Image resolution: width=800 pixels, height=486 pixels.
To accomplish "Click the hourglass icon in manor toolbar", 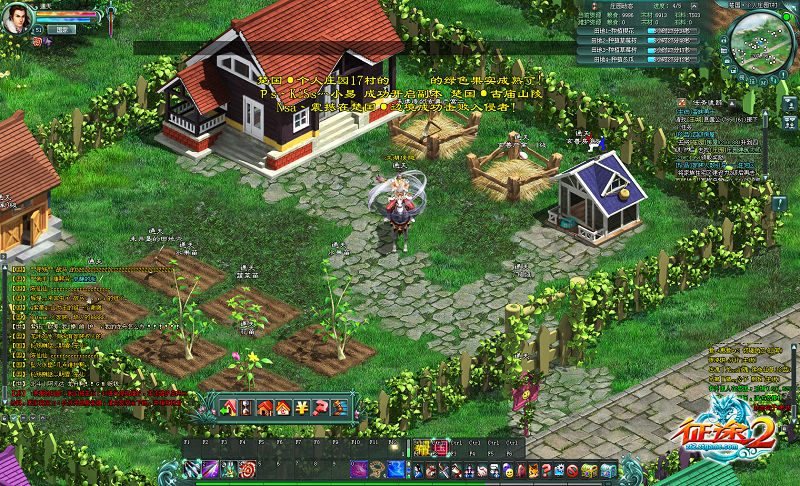I will pyautogui.click(x=246, y=407).
